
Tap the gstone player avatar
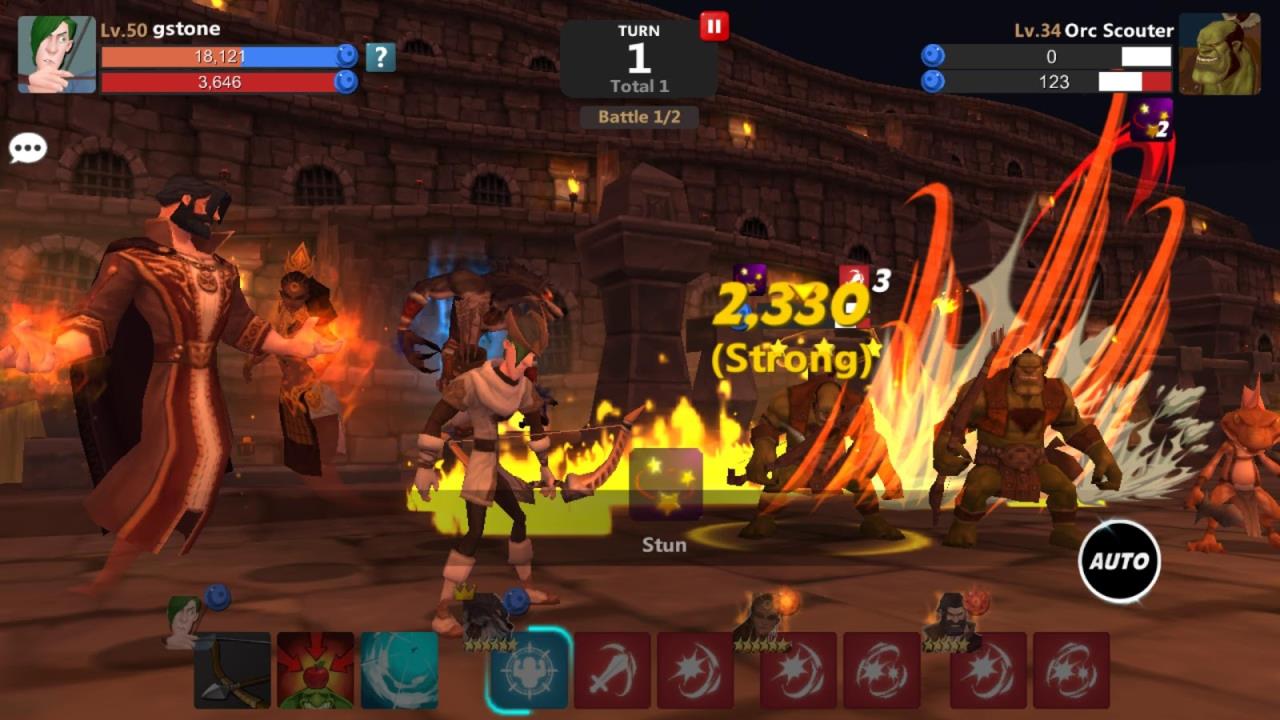pos(57,54)
